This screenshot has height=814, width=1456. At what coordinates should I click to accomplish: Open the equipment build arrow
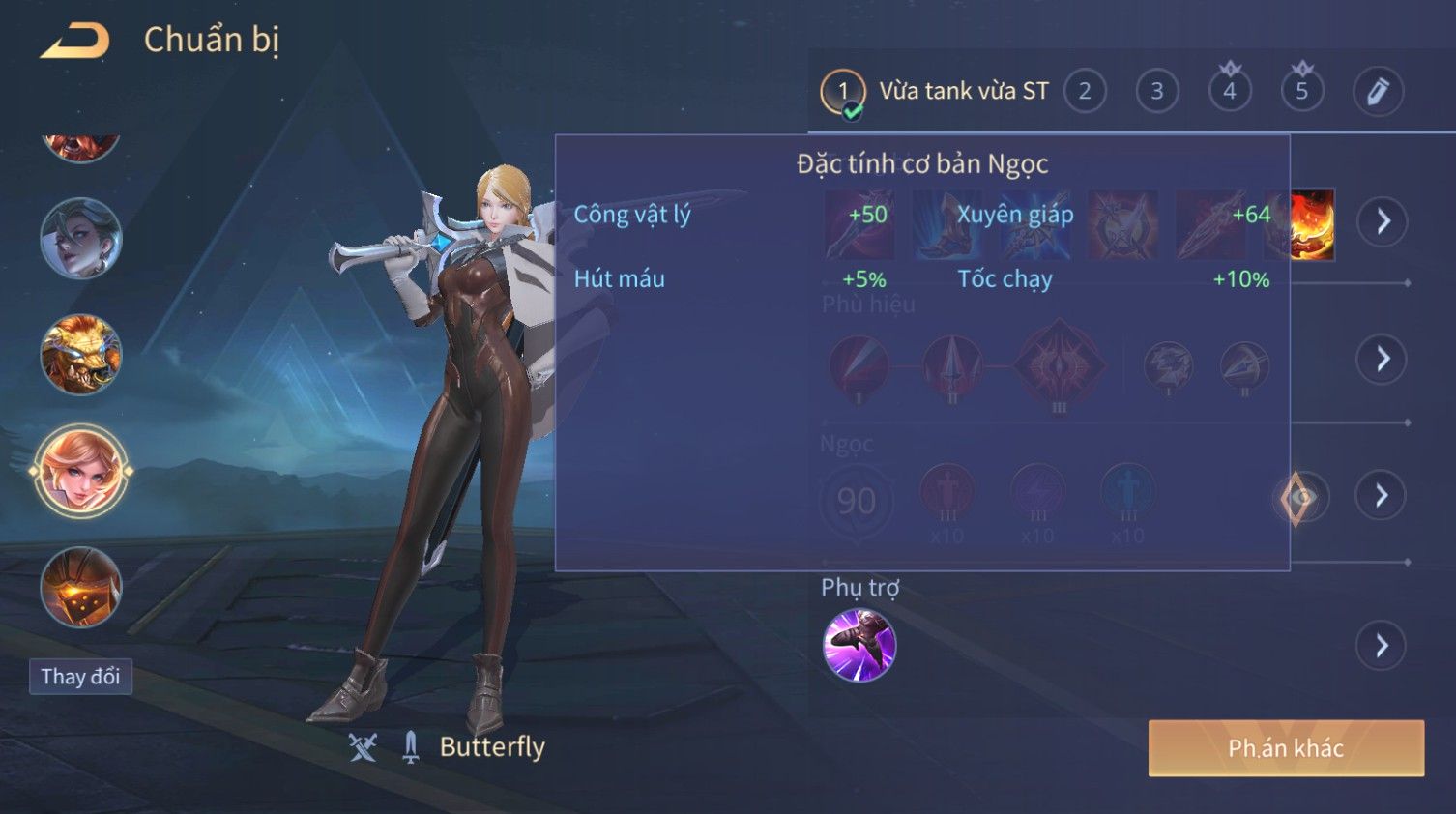point(1383,221)
